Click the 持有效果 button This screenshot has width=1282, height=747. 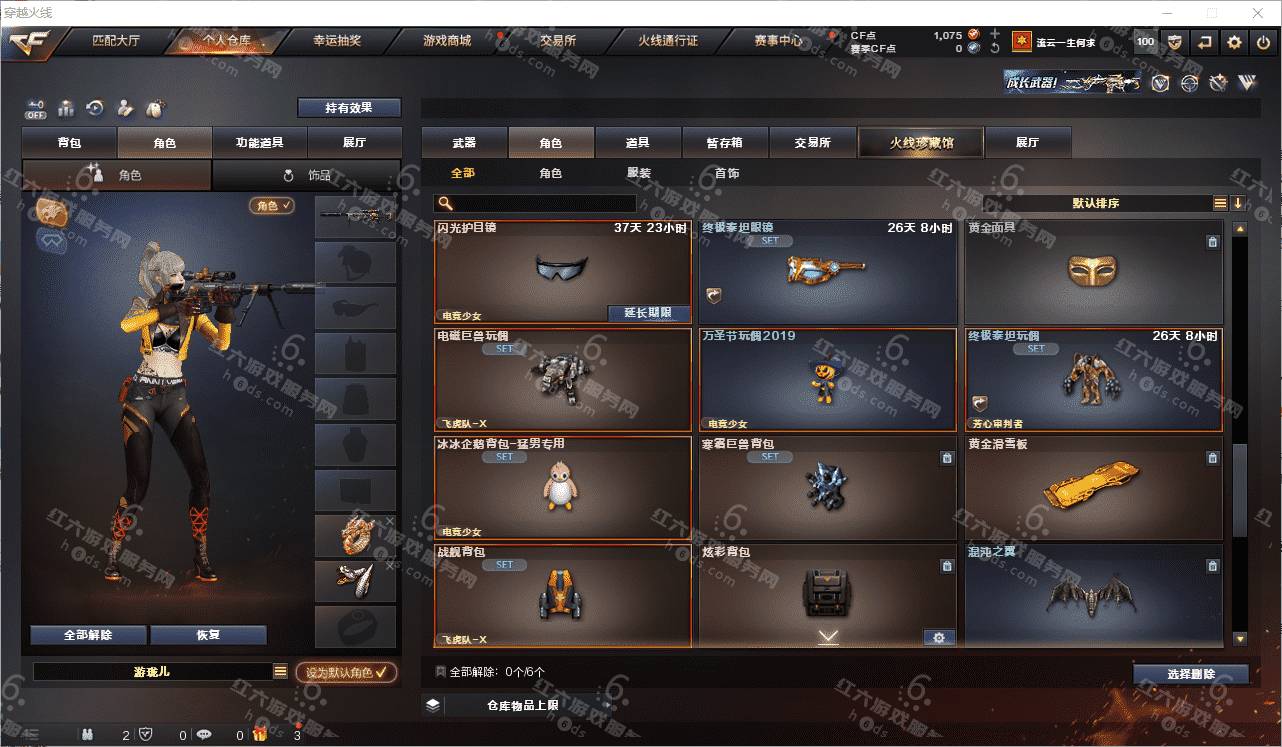[348, 107]
